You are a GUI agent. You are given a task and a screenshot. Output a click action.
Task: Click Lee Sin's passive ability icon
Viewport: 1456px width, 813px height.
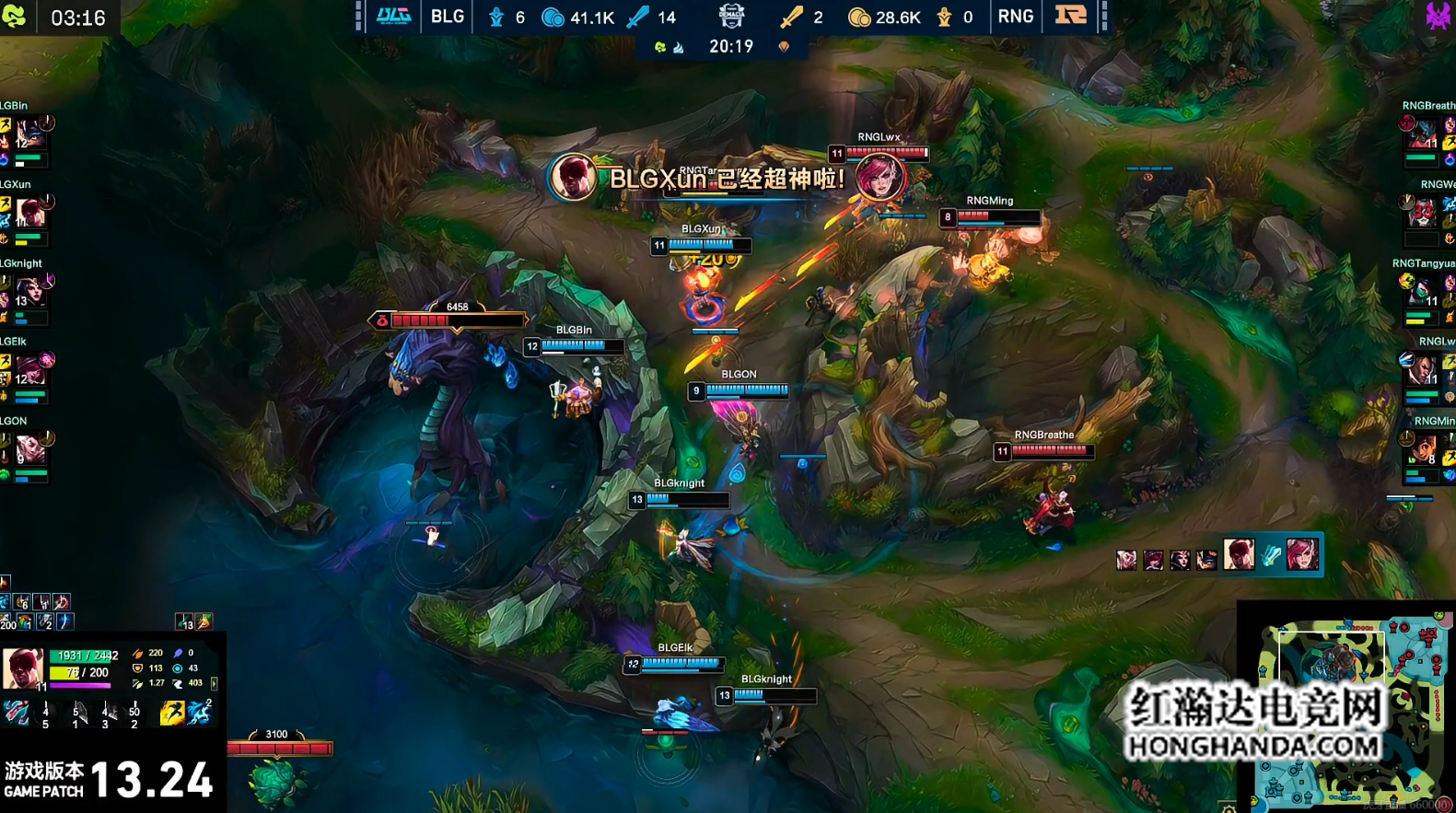[x=17, y=713]
